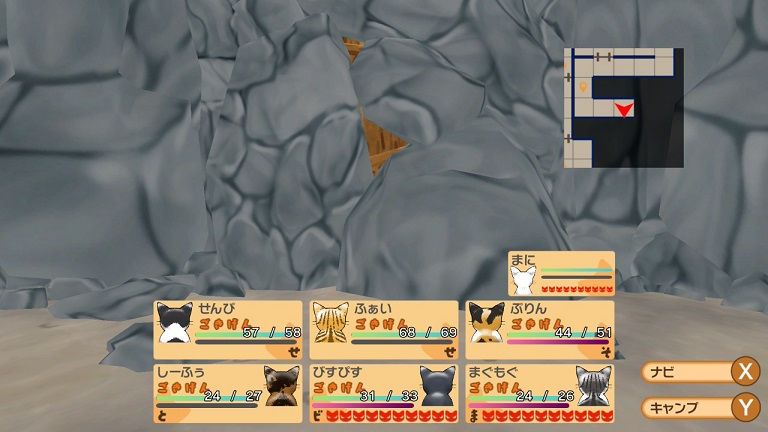
Task: Select party member まぐもぐ card
Action: click(x=540, y=393)
